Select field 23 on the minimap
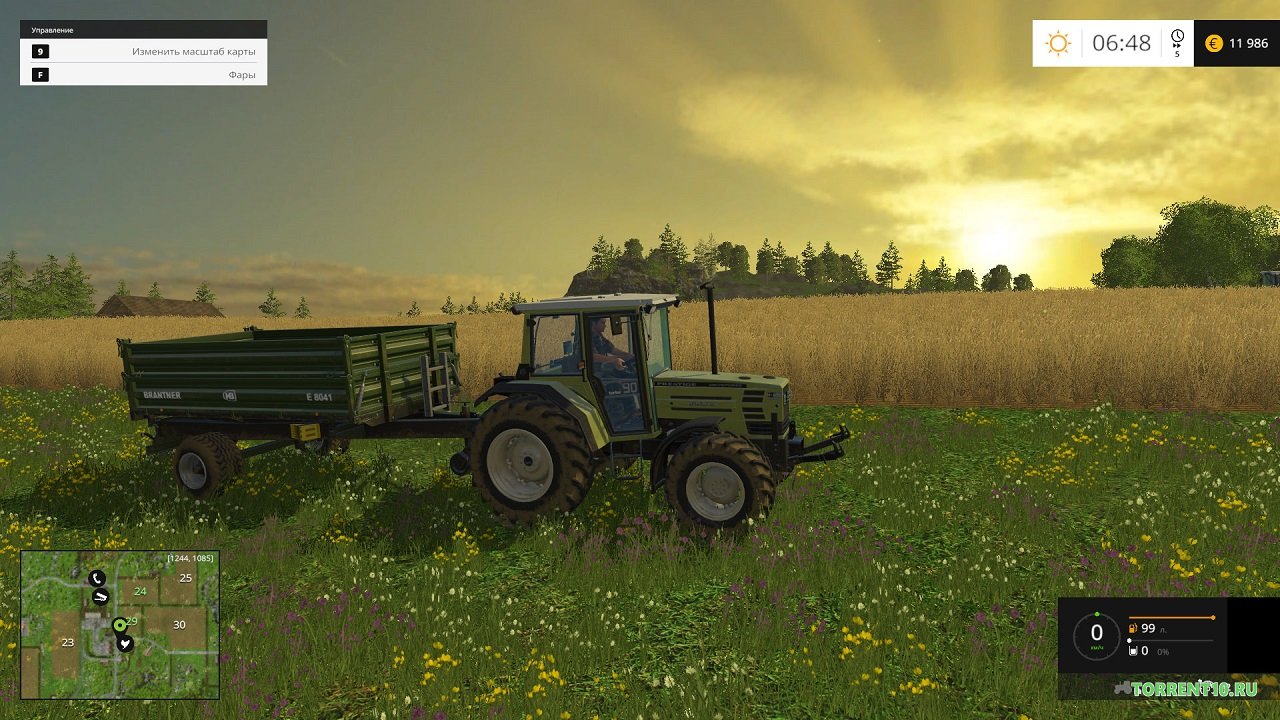This screenshot has height=720, width=1280. [x=68, y=643]
